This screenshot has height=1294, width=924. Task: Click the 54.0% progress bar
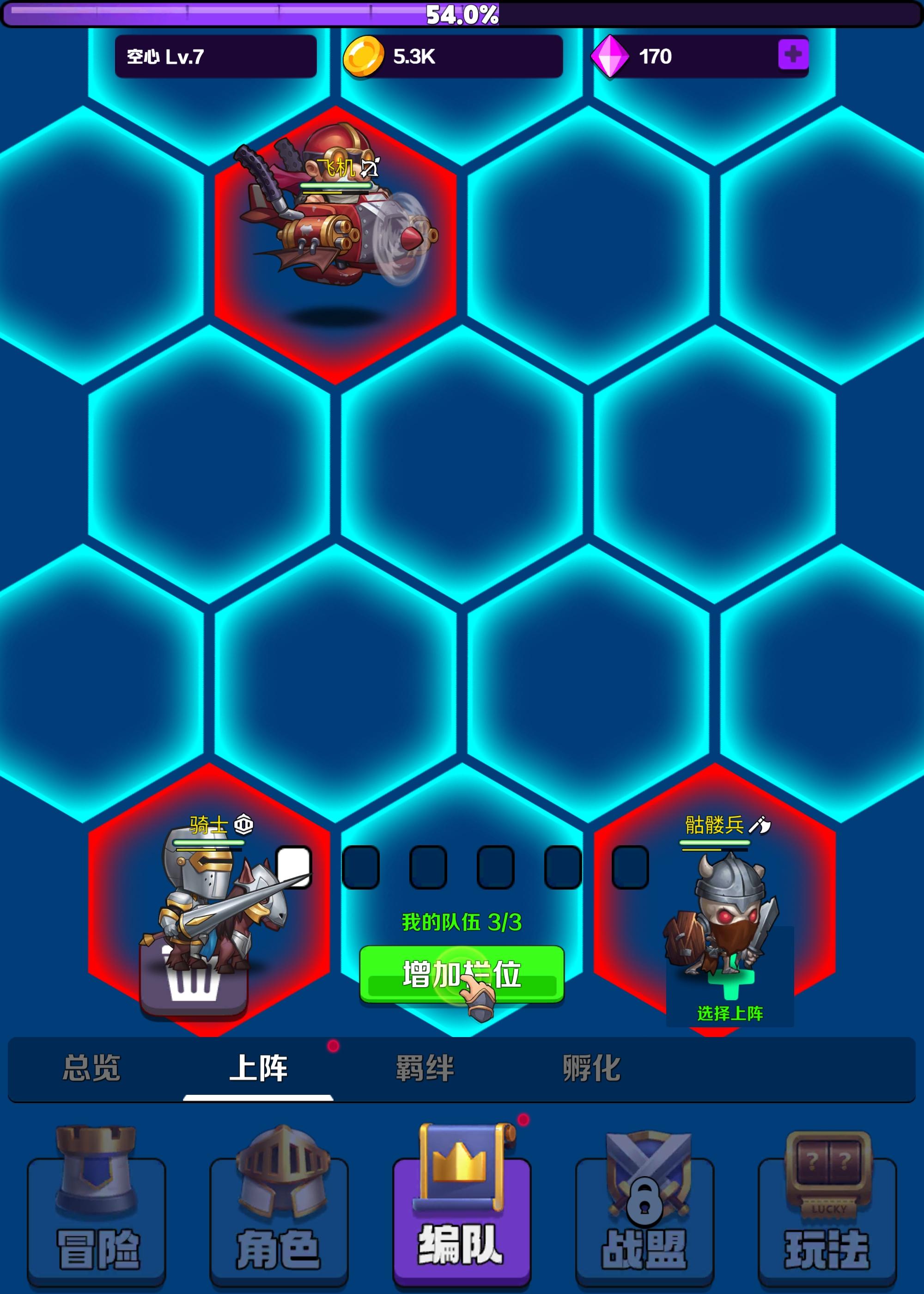461,15
